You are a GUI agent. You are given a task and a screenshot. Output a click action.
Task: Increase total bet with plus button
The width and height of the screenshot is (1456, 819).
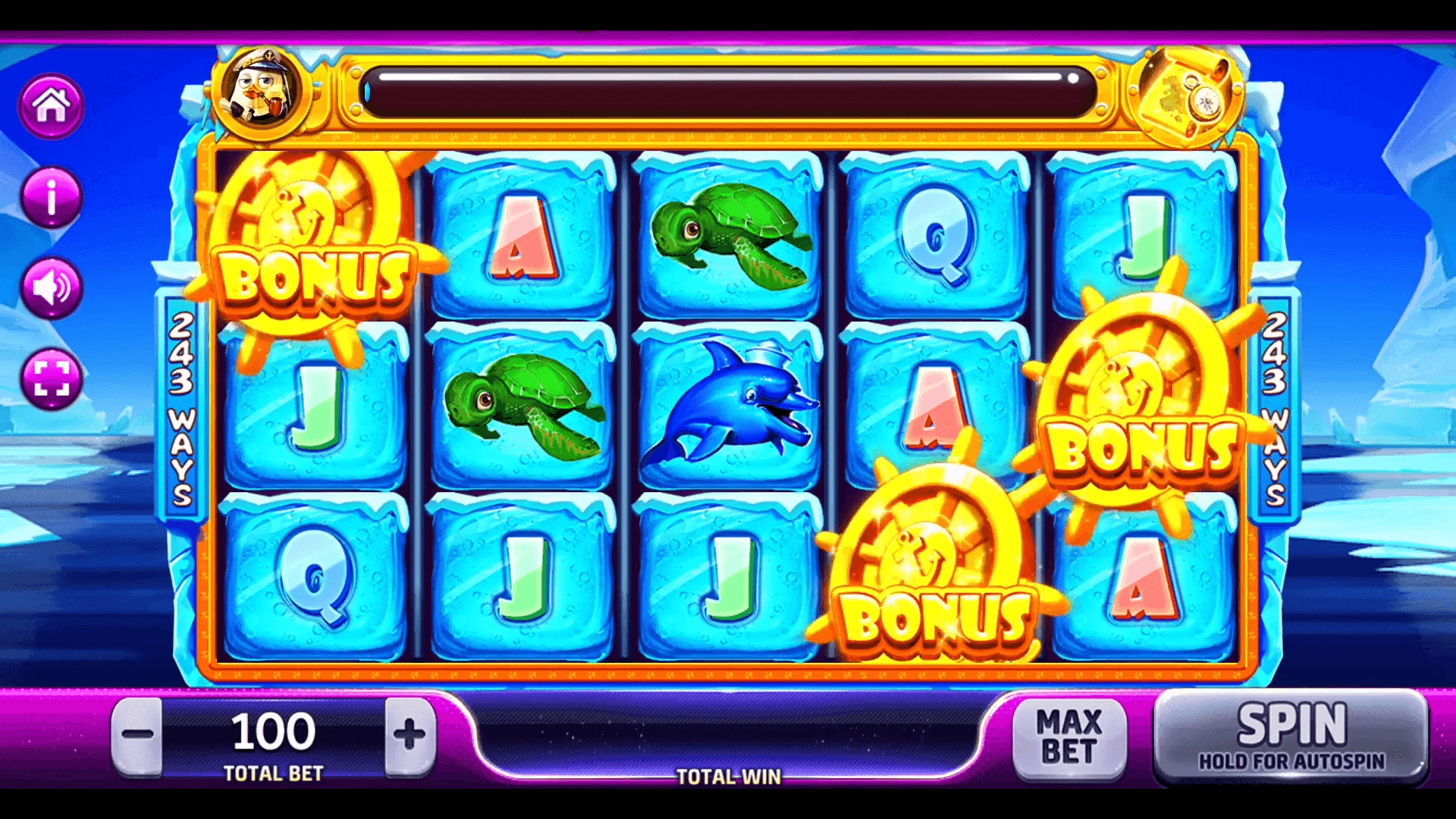(409, 735)
